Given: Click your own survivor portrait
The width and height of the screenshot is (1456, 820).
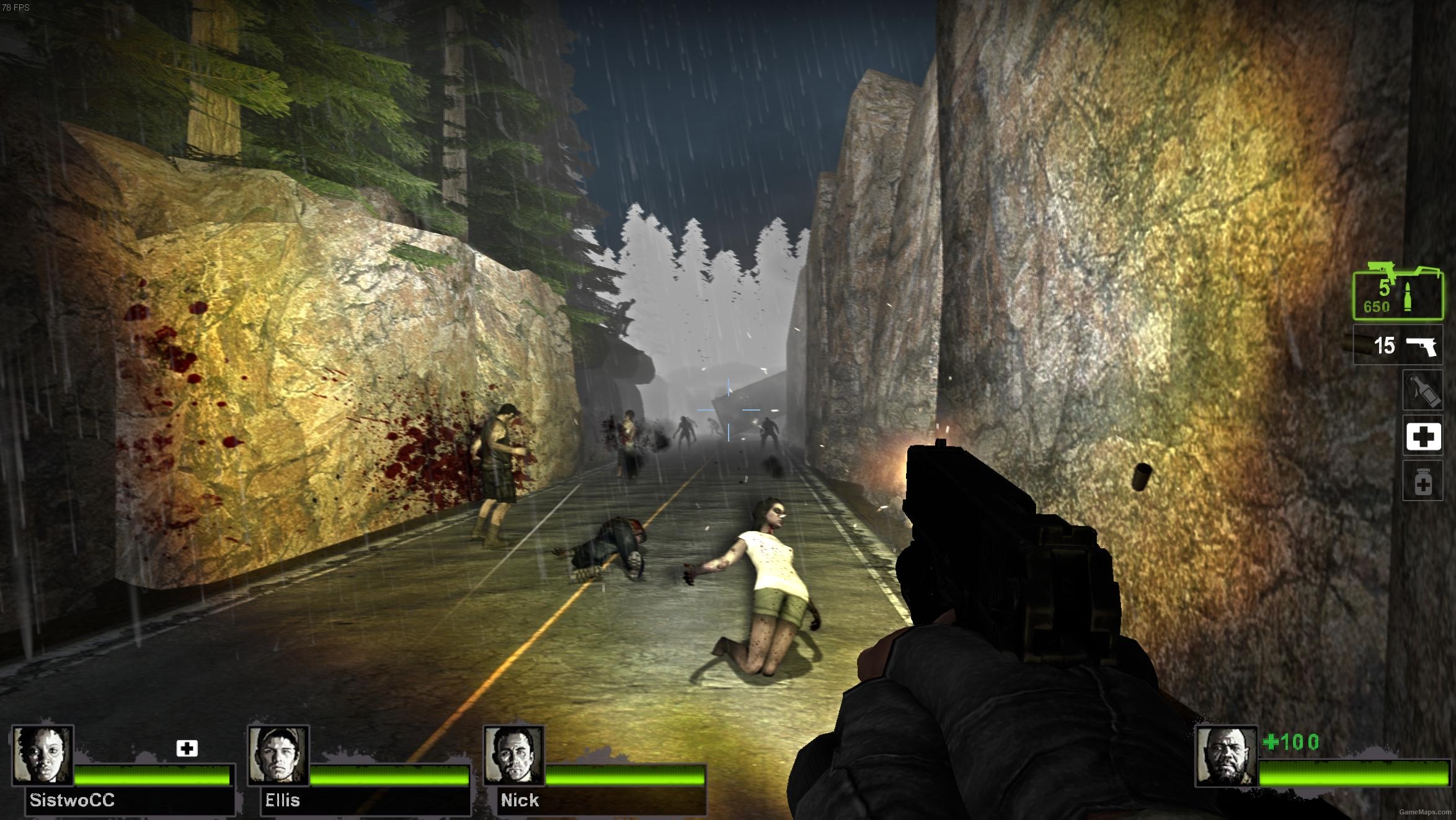Looking at the screenshot, I should coord(1226,755).
